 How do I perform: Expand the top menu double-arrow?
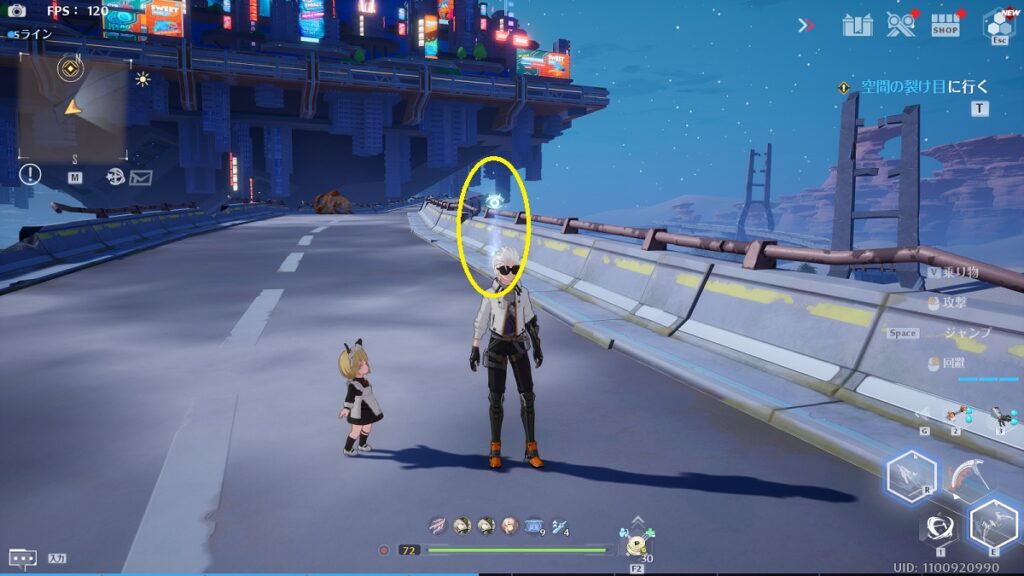(806, 25)
